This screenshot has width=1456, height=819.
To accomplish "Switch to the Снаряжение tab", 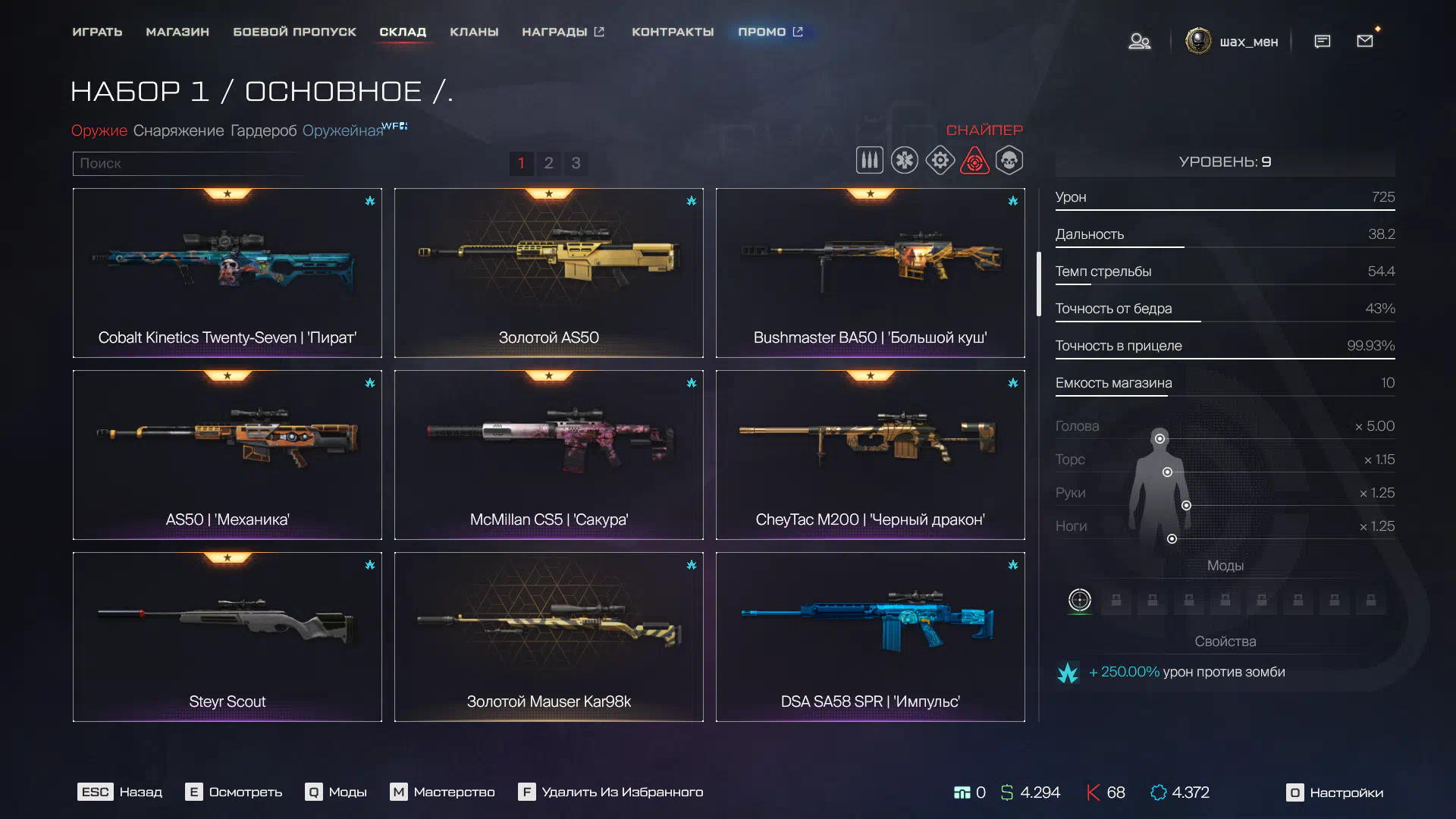I will pos(178,130).
